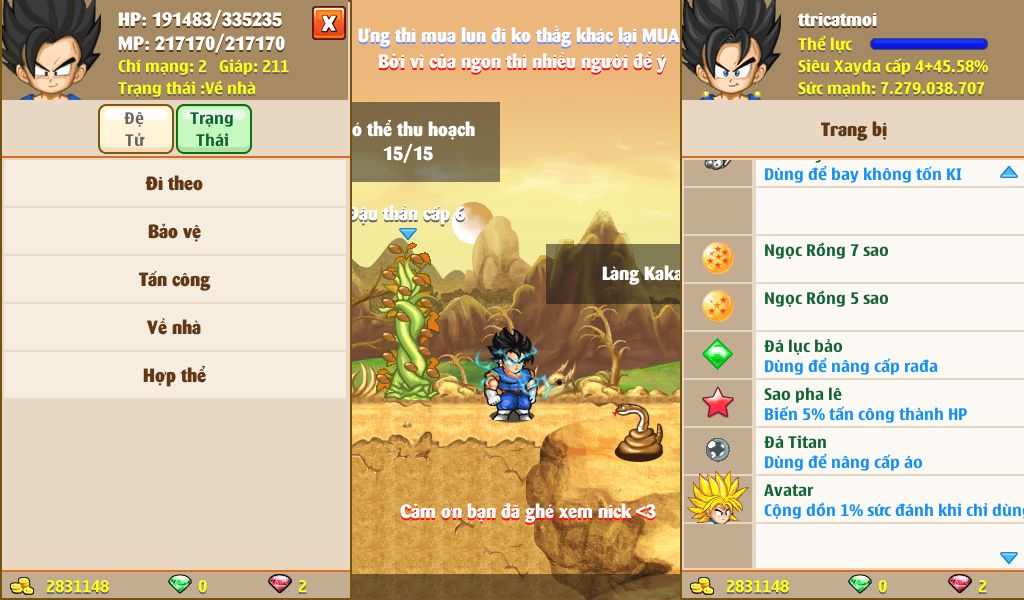Select the Avatar item row

click(852, 499)
